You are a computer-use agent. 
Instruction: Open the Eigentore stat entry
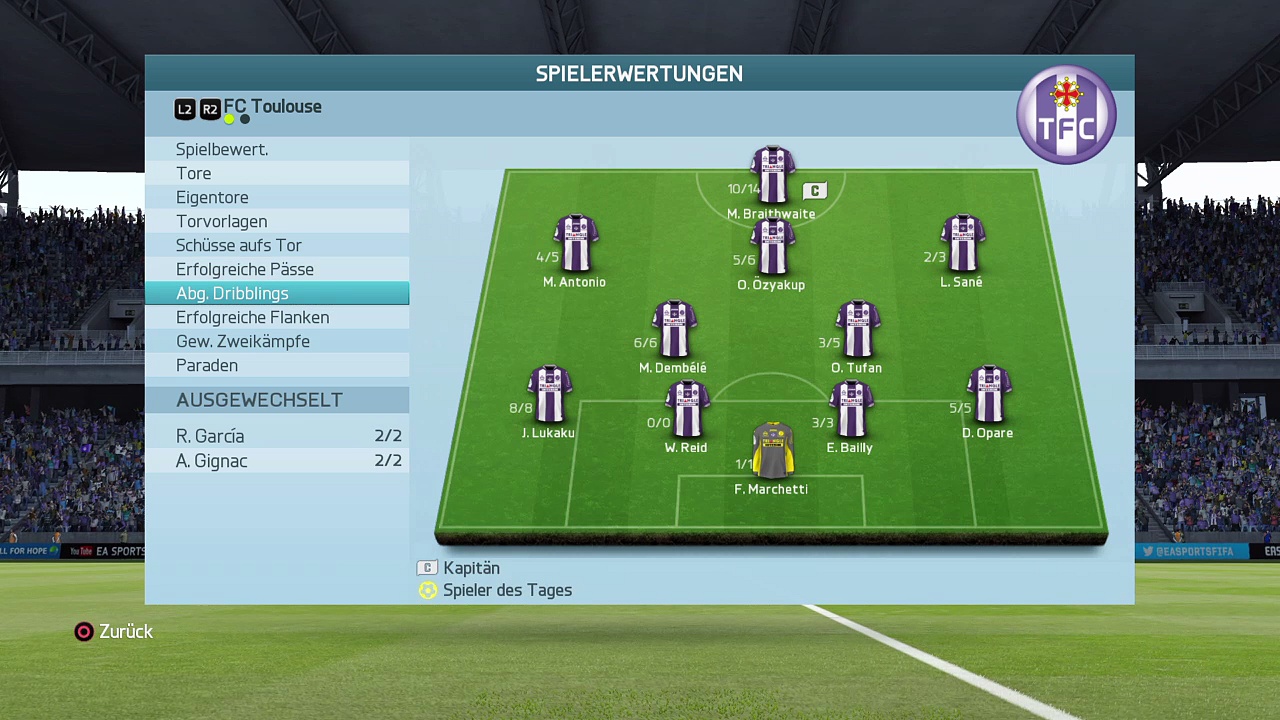pyautogui.click(x=212, y=197)
